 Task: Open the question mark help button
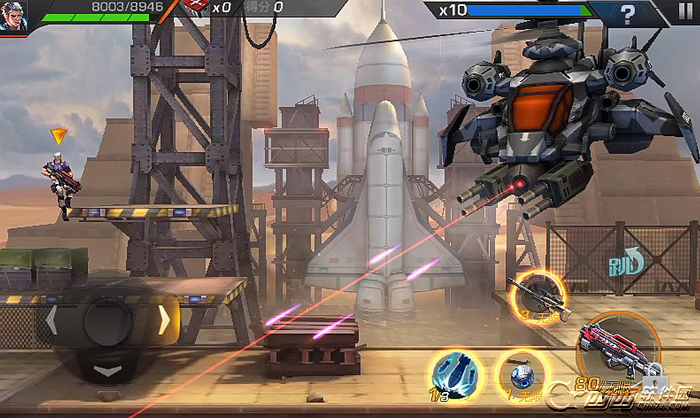click(627, 14)
